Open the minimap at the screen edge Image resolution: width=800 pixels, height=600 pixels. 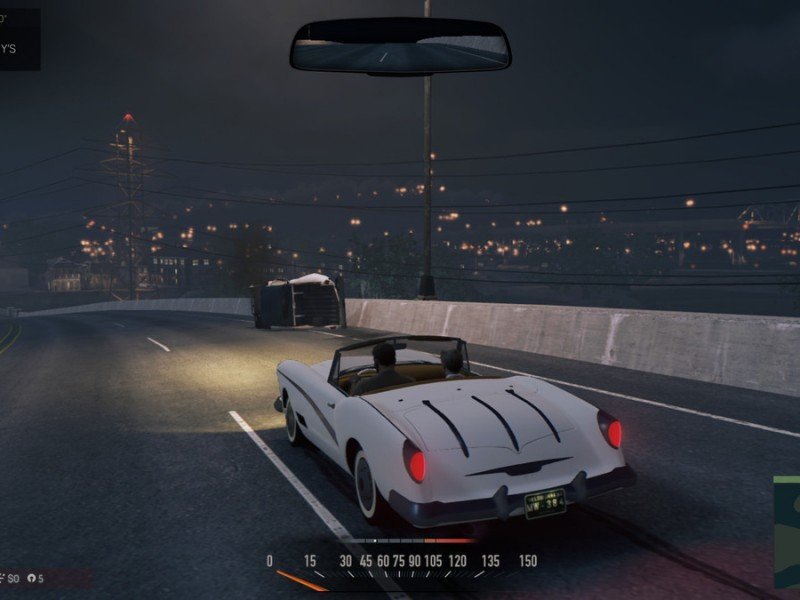(x=787, y=531)
